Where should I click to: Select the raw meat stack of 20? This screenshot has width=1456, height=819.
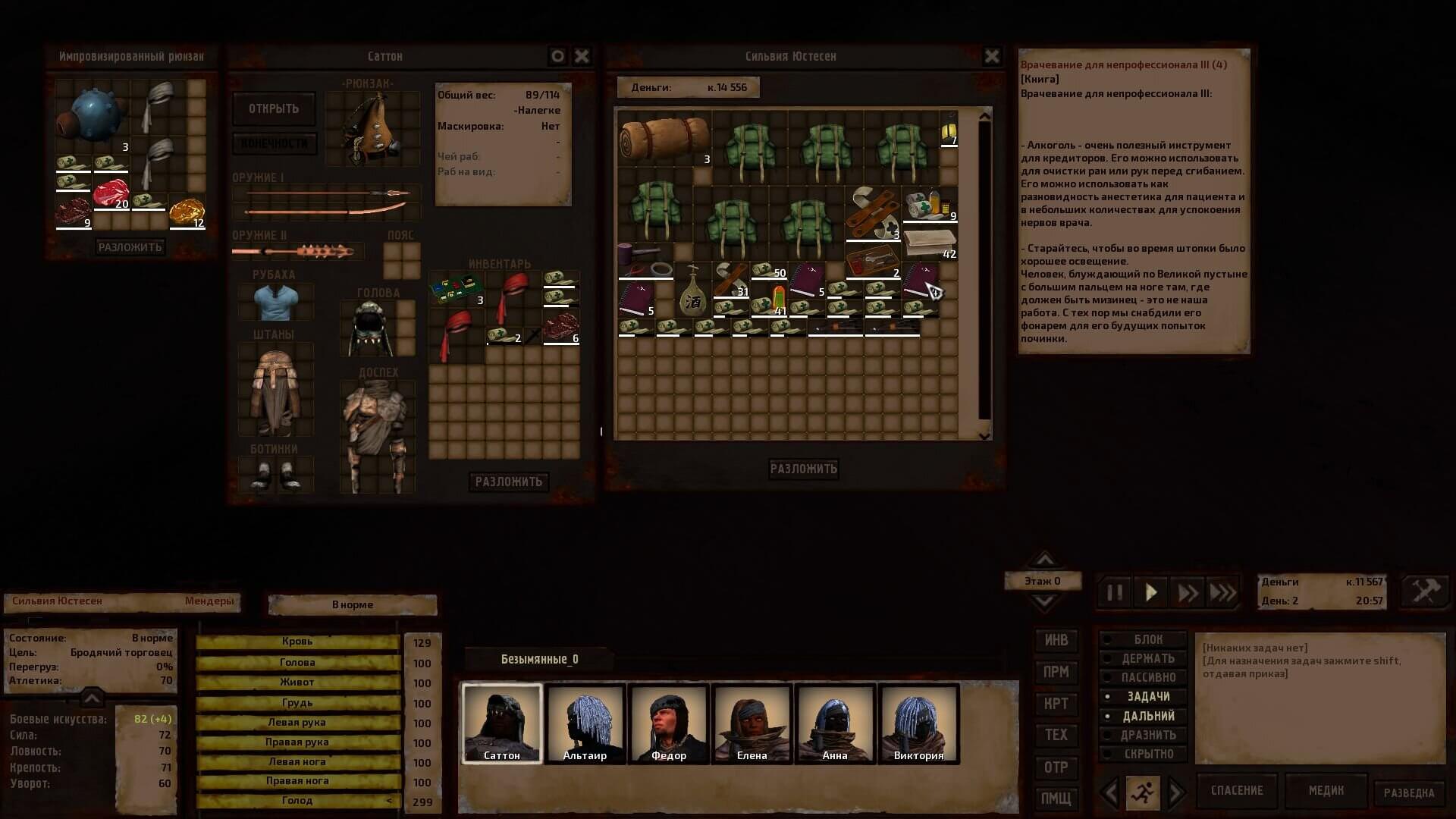click(111, 194)
